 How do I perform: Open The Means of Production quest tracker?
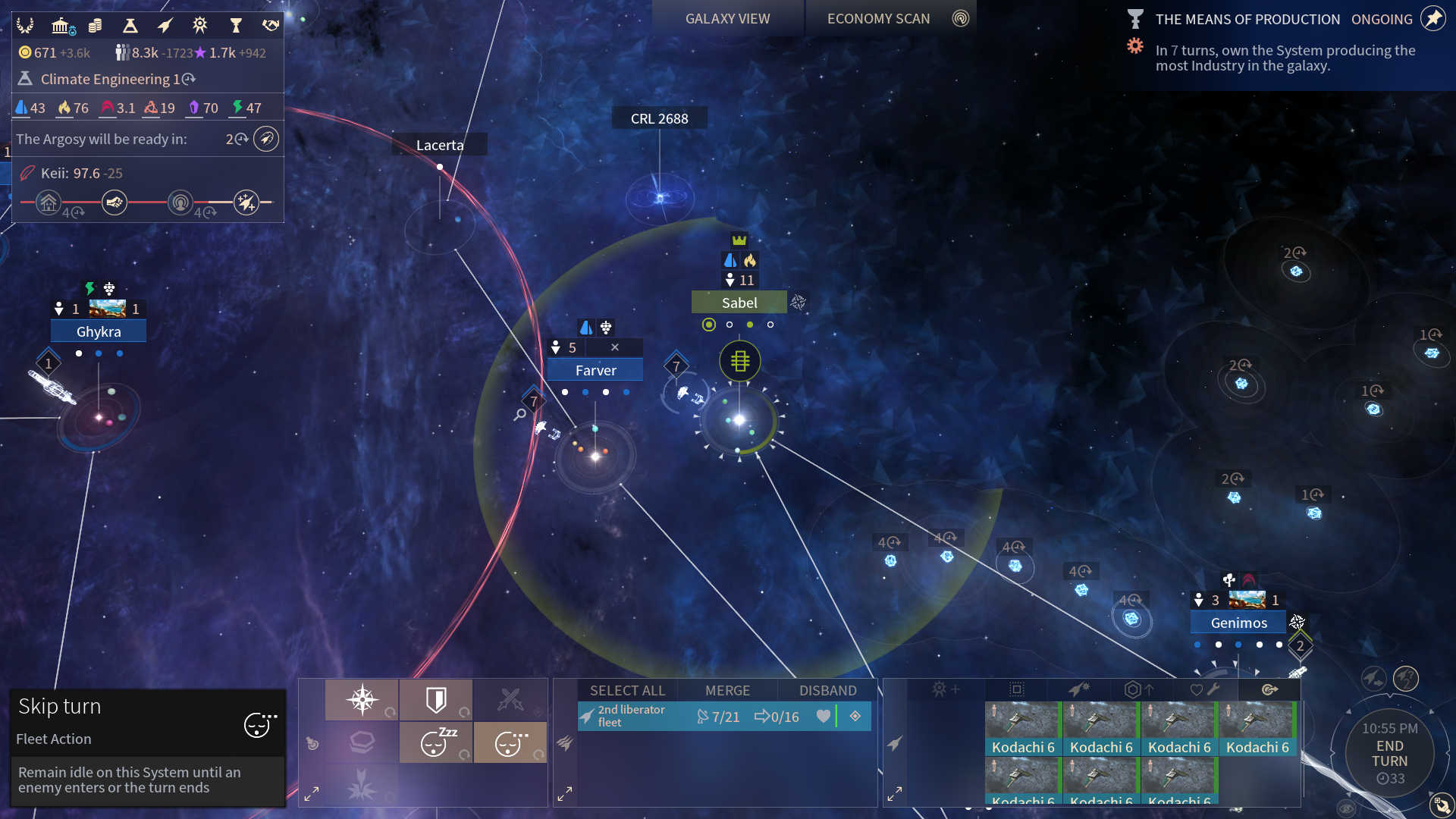(x=1247, y=19)
